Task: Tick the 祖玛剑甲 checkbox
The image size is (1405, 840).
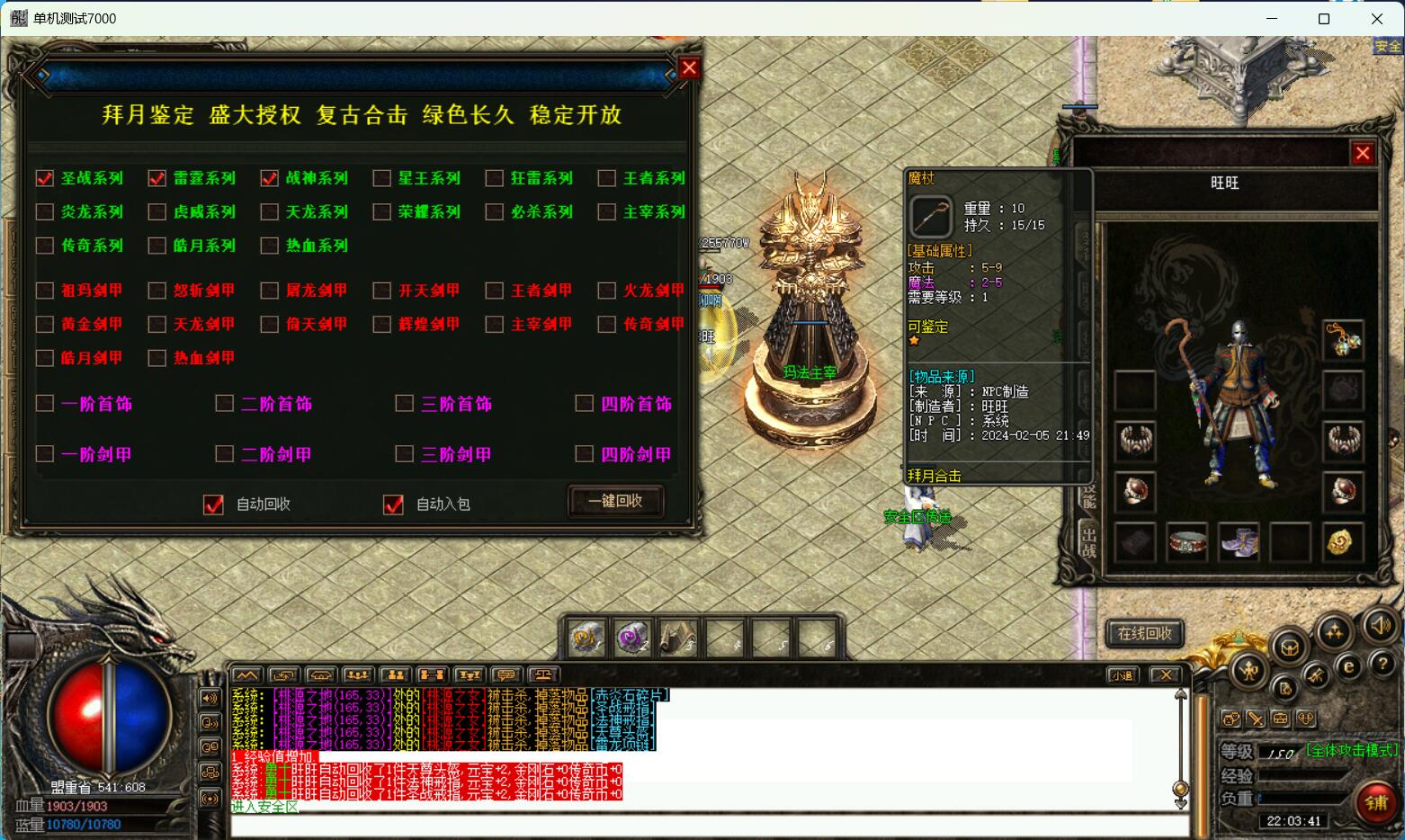Action: click(45, 290)
